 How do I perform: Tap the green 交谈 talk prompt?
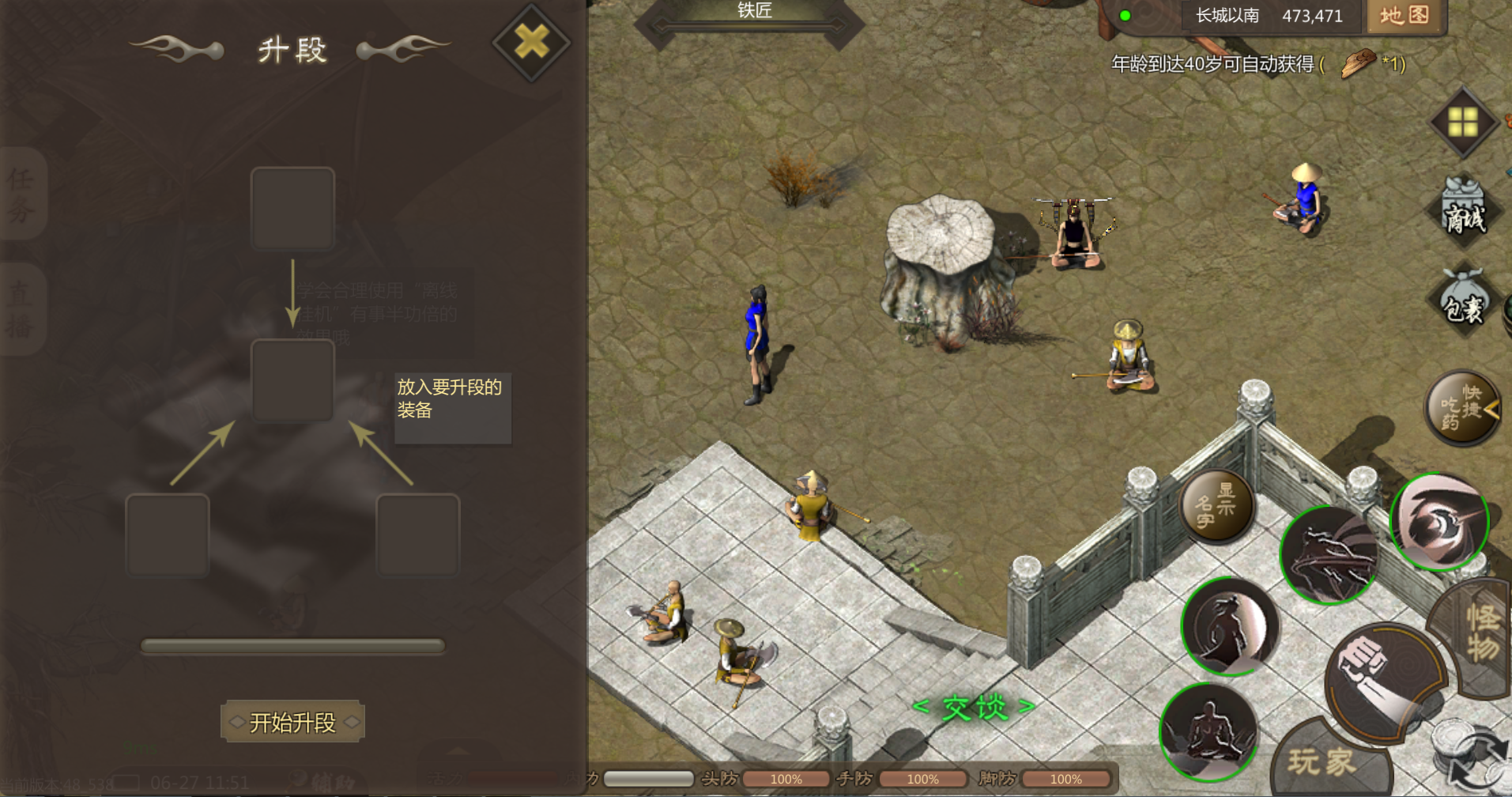(975, 706)
